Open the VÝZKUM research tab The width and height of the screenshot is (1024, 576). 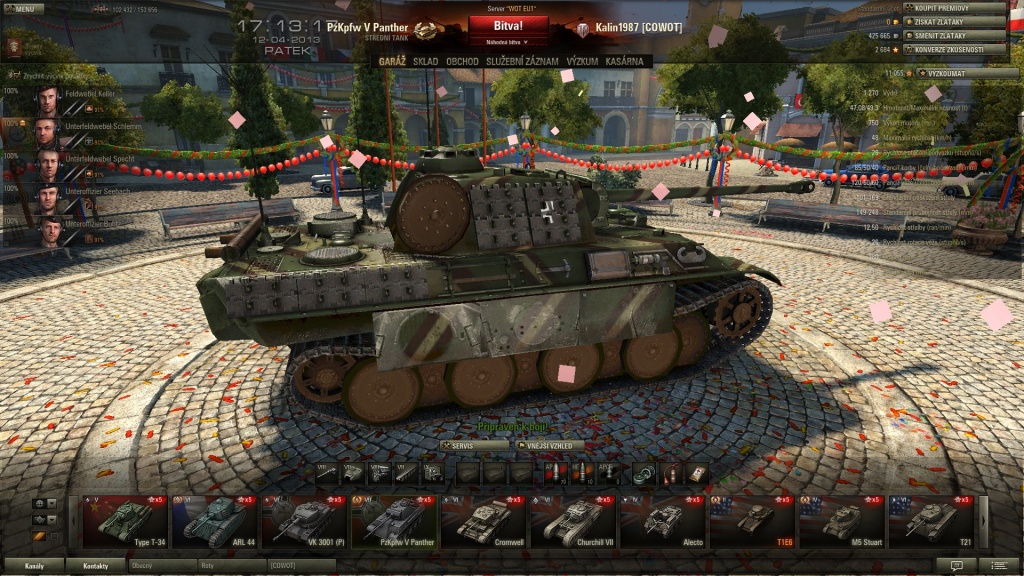(582, 61)
